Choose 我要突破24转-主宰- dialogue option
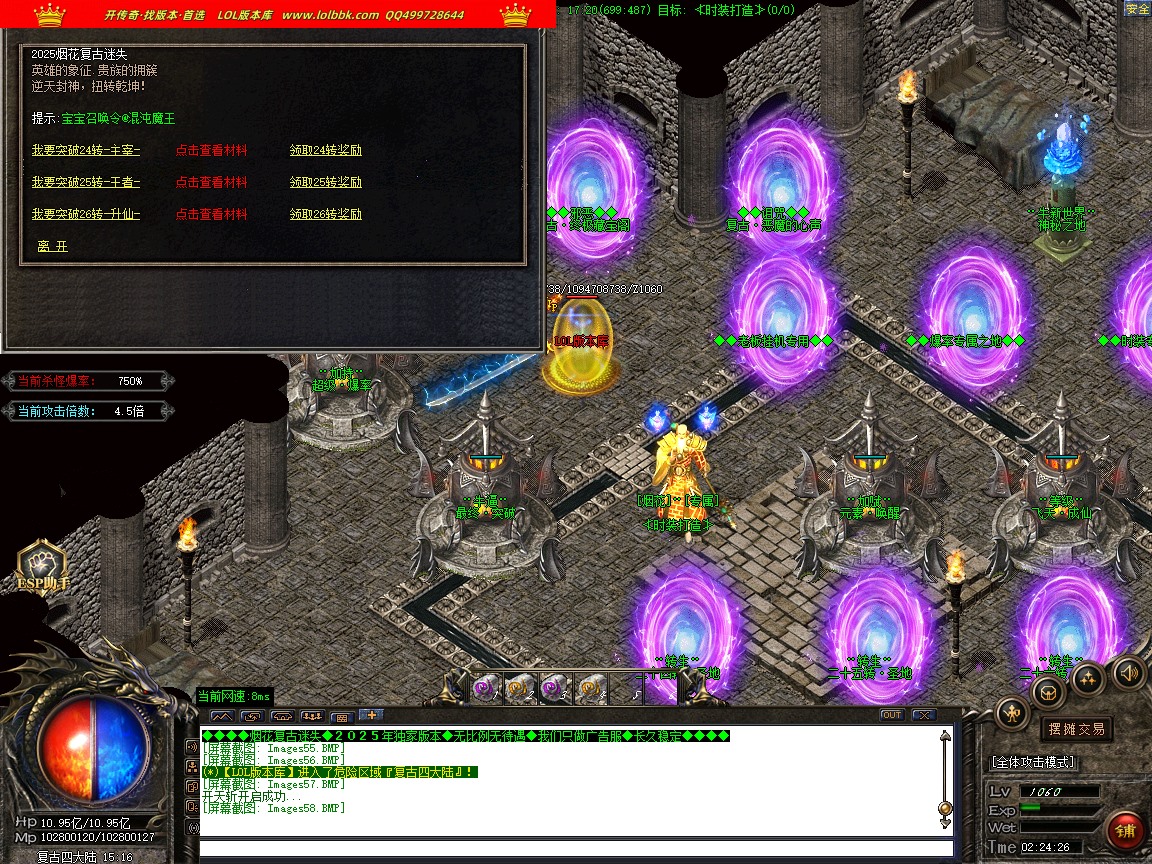This screenshot has height=864, width=1152. tap(86, 151)
